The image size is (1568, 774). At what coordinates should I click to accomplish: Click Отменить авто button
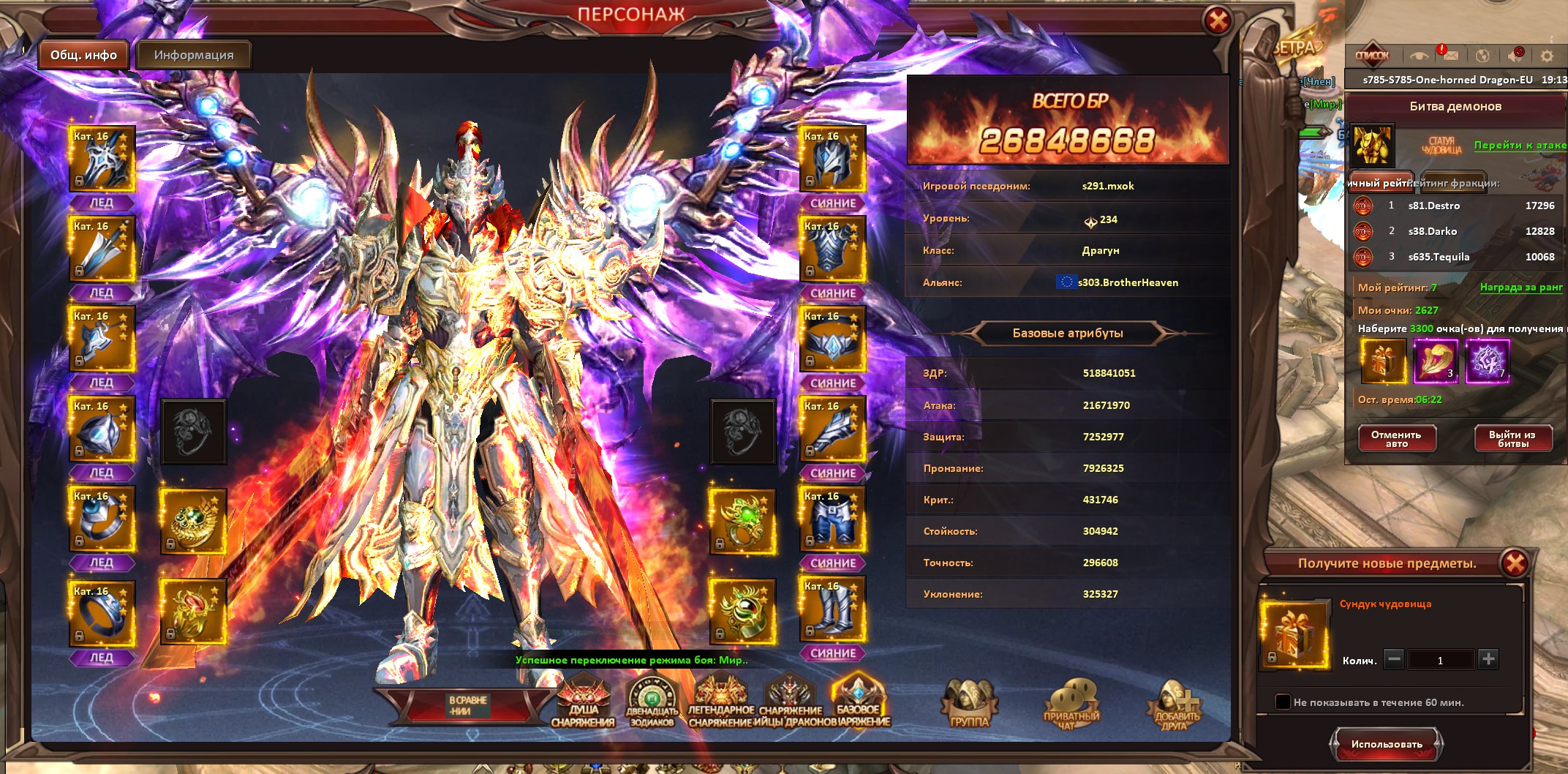click(x=1397, y=439)
